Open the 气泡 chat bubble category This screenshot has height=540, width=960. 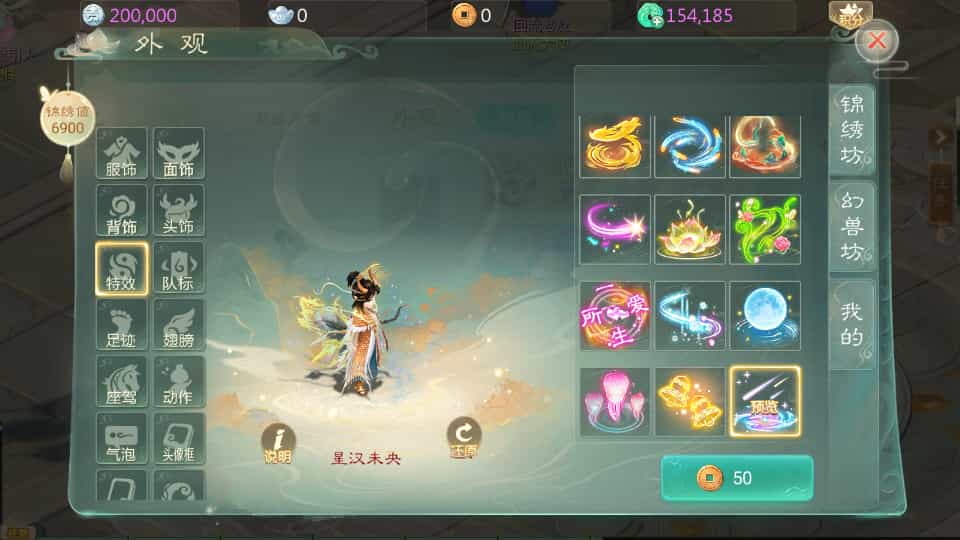(121, 439)
